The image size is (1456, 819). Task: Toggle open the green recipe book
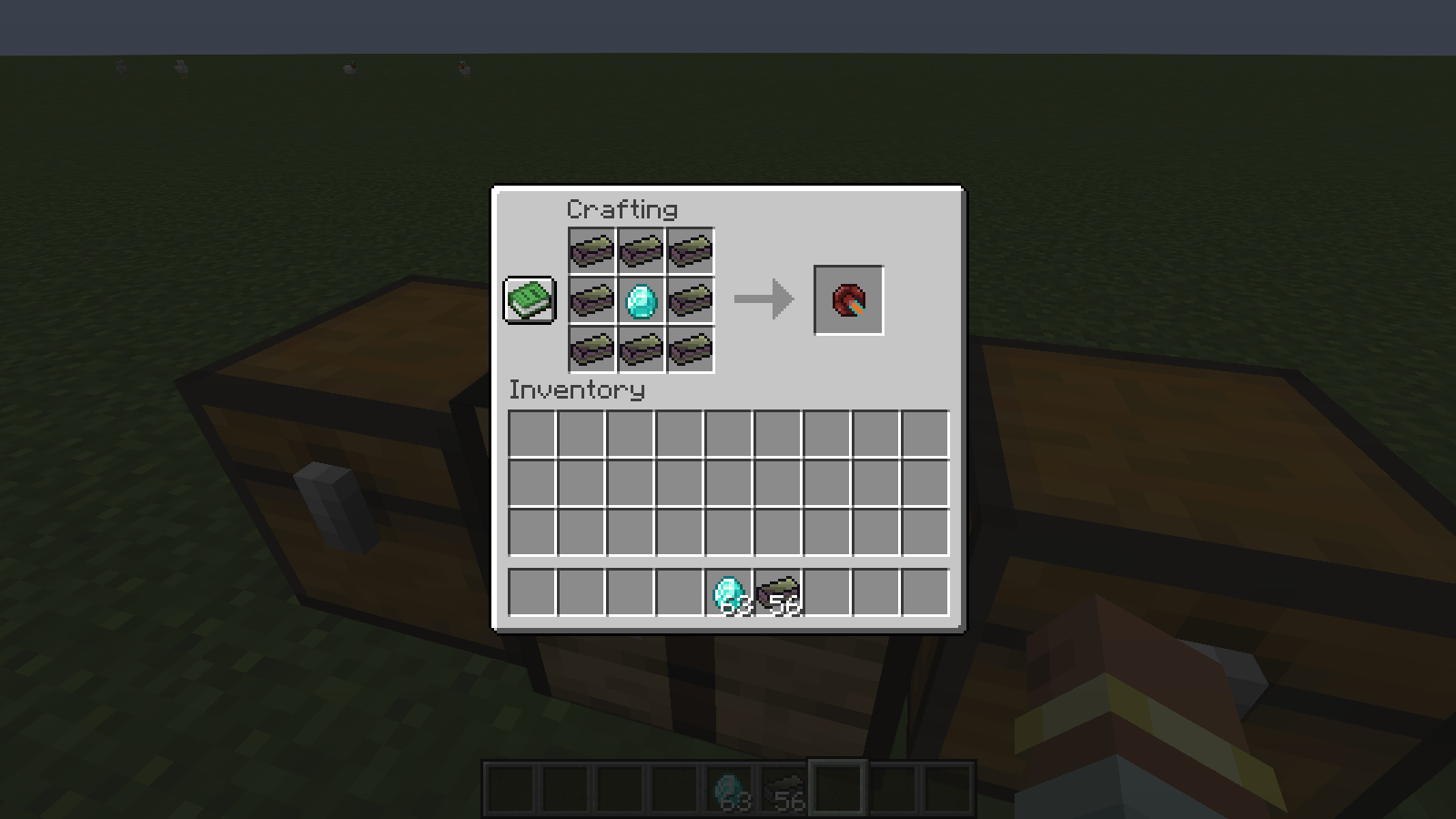coord(528,298)
